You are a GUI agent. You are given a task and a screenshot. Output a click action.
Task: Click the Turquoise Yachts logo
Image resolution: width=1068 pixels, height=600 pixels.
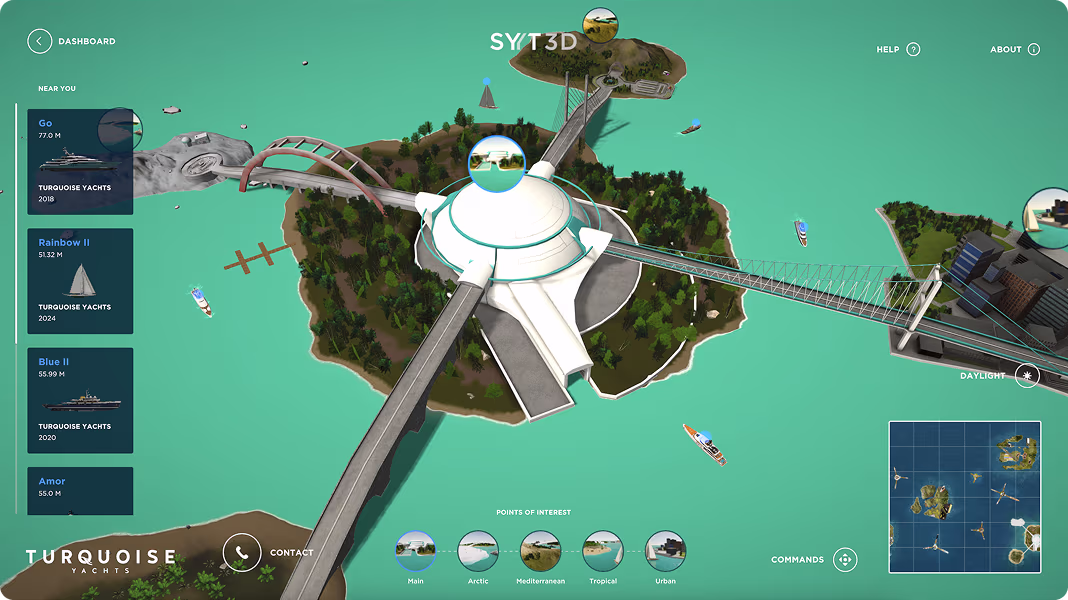(x=100, y=560)
